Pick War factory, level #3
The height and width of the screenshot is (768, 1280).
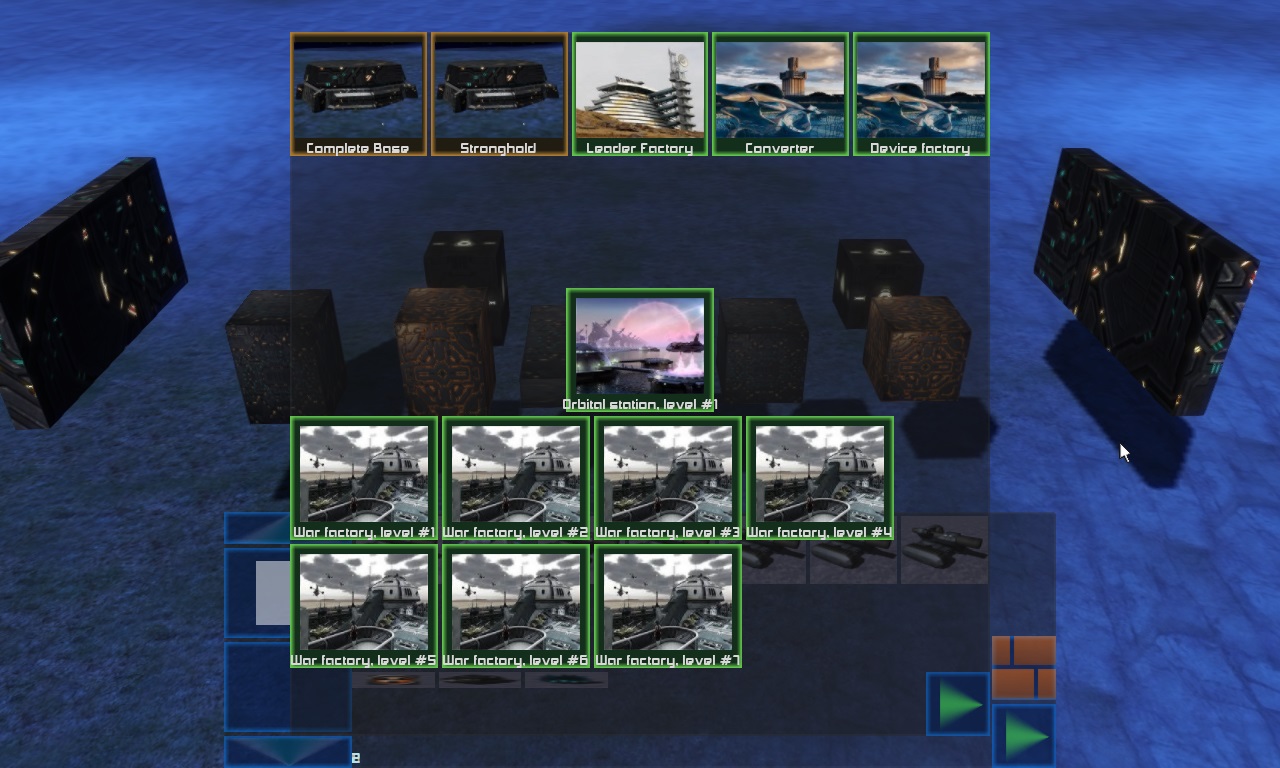pos(668,477)
